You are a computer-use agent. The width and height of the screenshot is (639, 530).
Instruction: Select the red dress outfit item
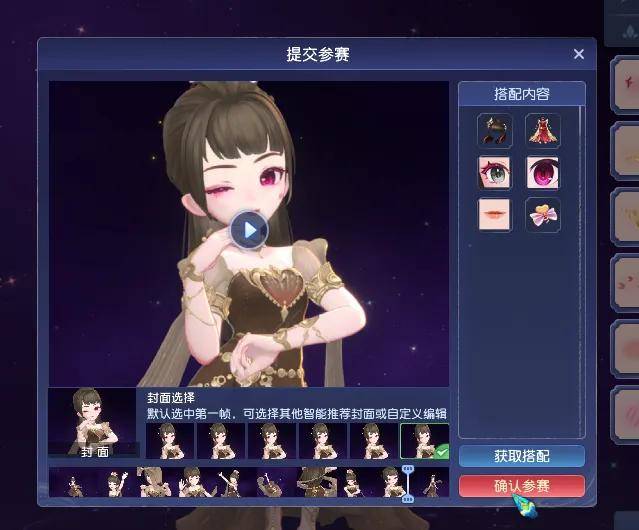pos(543,130)
